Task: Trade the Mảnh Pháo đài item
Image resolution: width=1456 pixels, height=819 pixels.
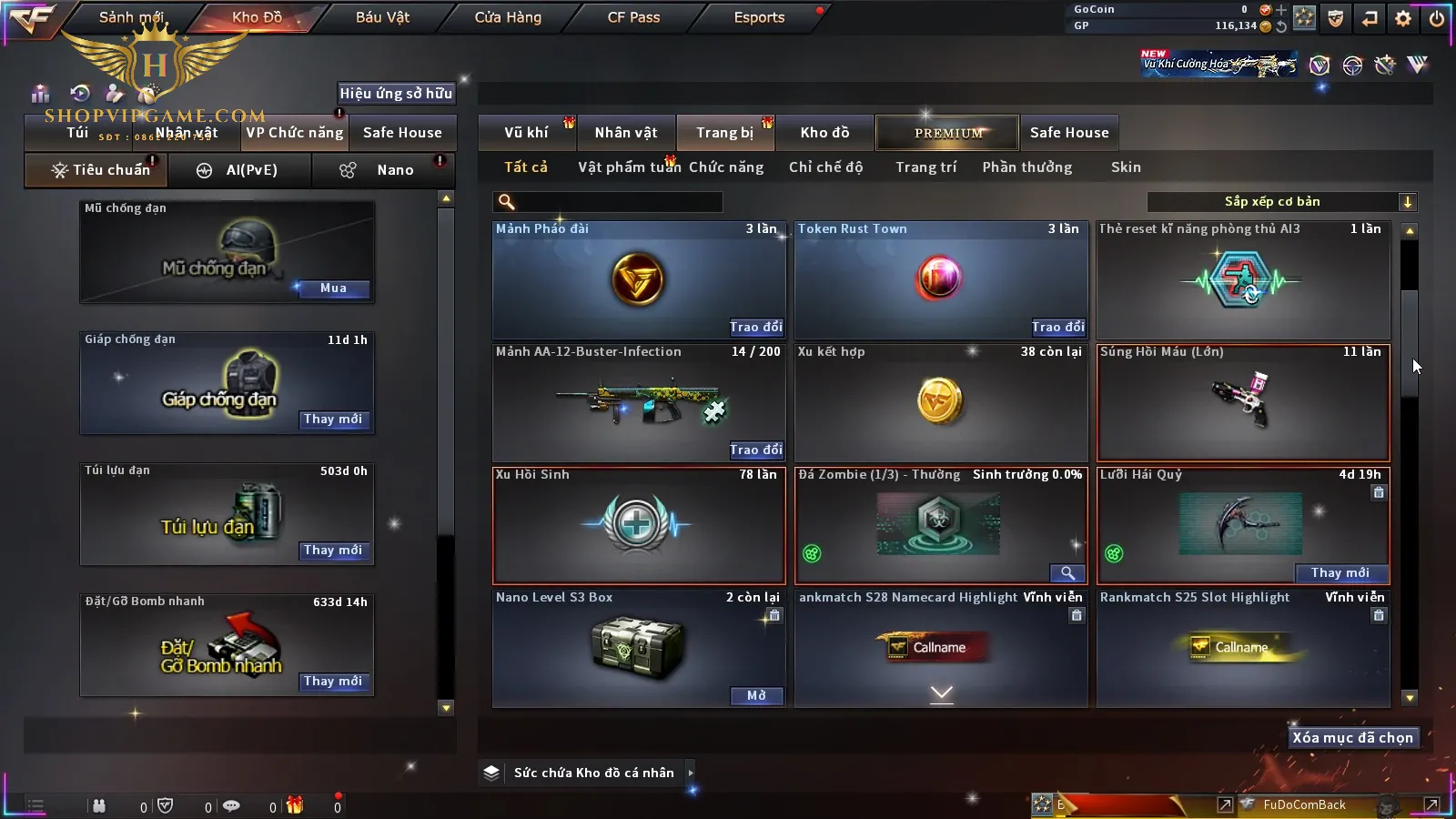Action: point(755,328)
